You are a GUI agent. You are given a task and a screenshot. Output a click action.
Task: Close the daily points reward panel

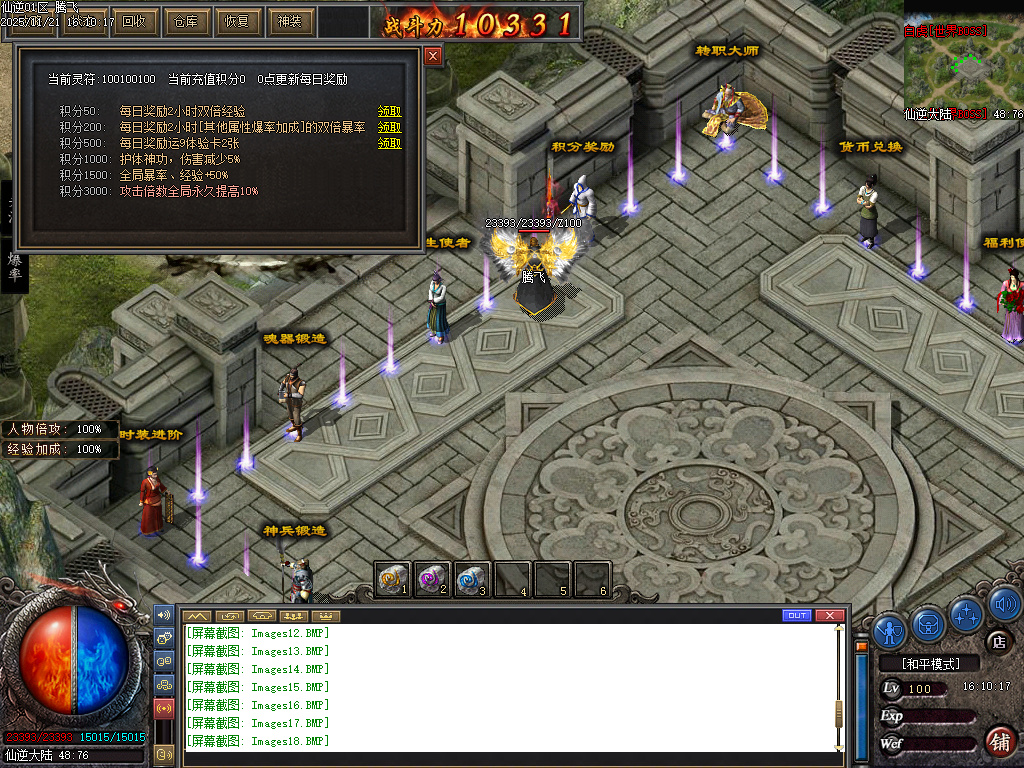[433, 56]
